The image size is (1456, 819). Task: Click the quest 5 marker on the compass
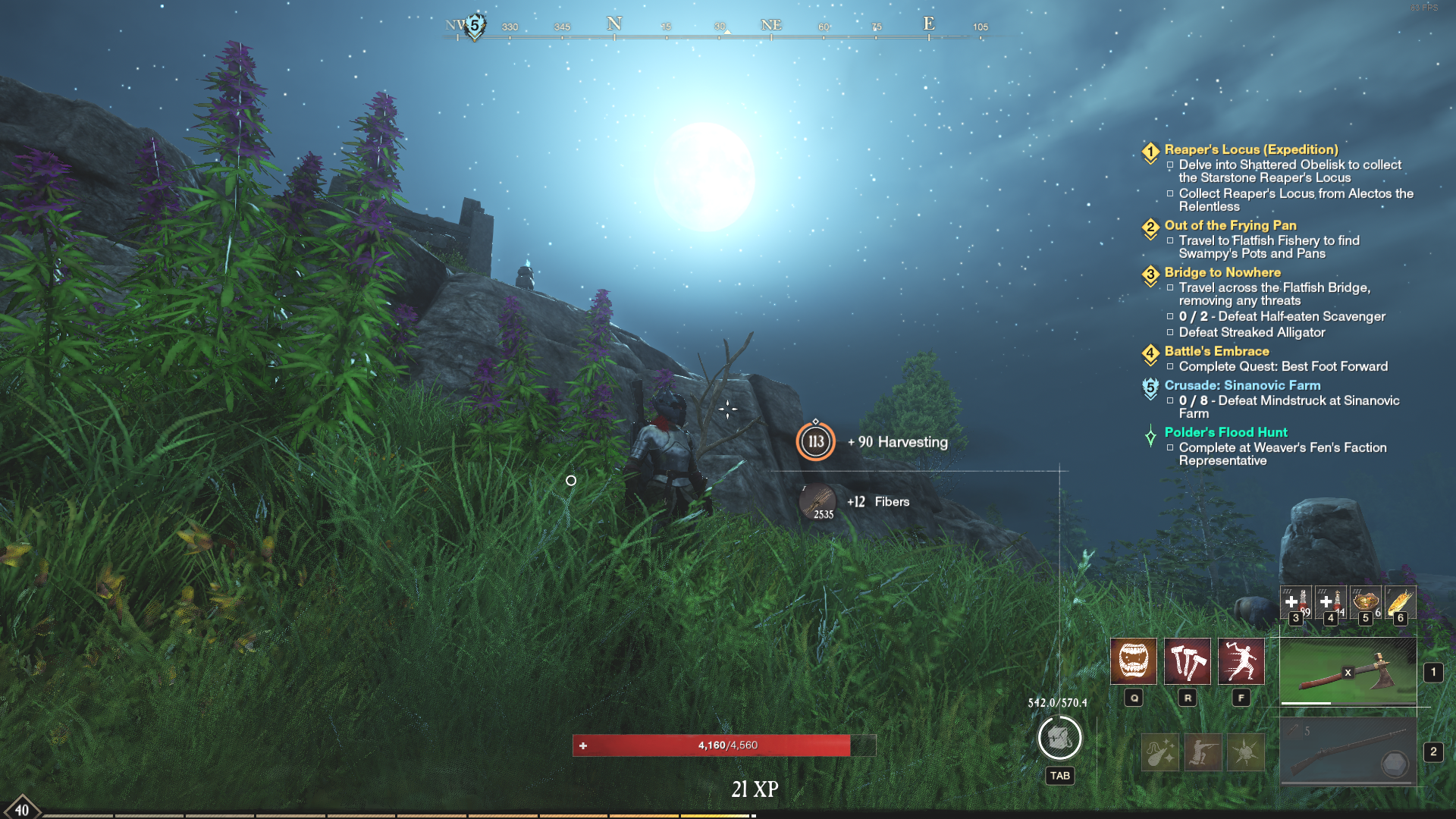click(475, 26)
